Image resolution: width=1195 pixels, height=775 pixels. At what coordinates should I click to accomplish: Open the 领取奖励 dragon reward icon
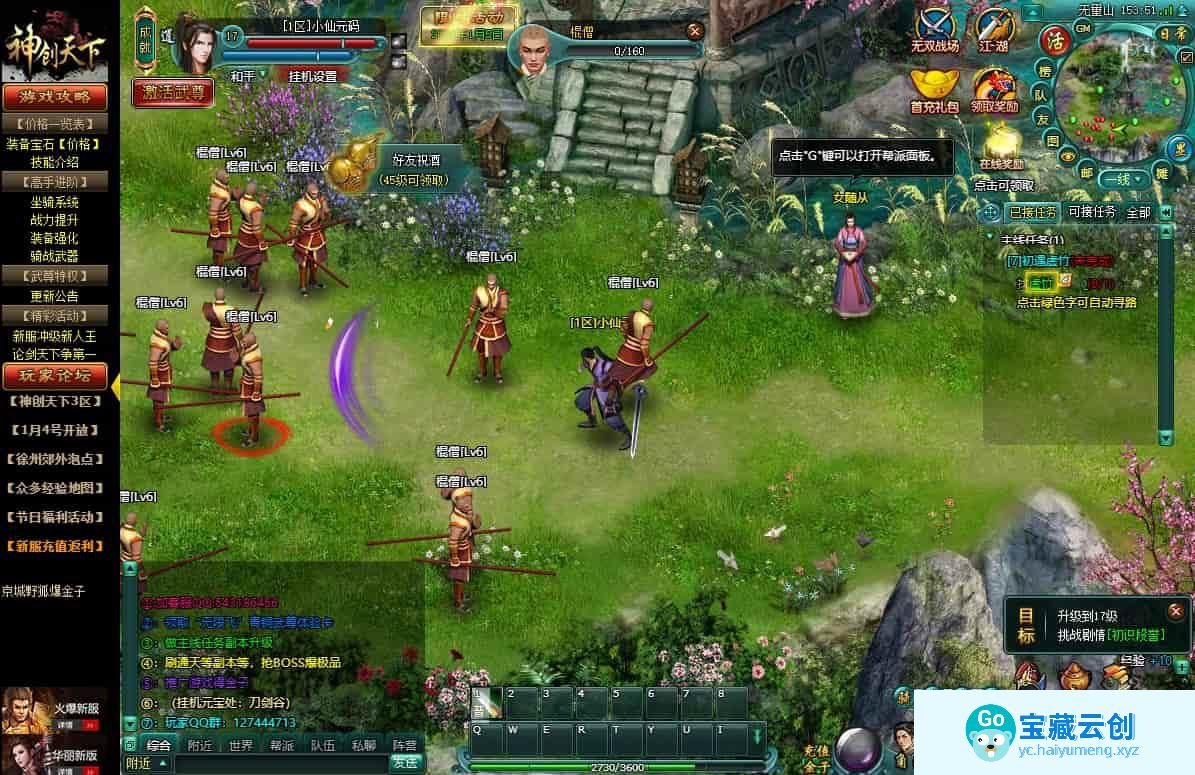(x=994, y=86)
